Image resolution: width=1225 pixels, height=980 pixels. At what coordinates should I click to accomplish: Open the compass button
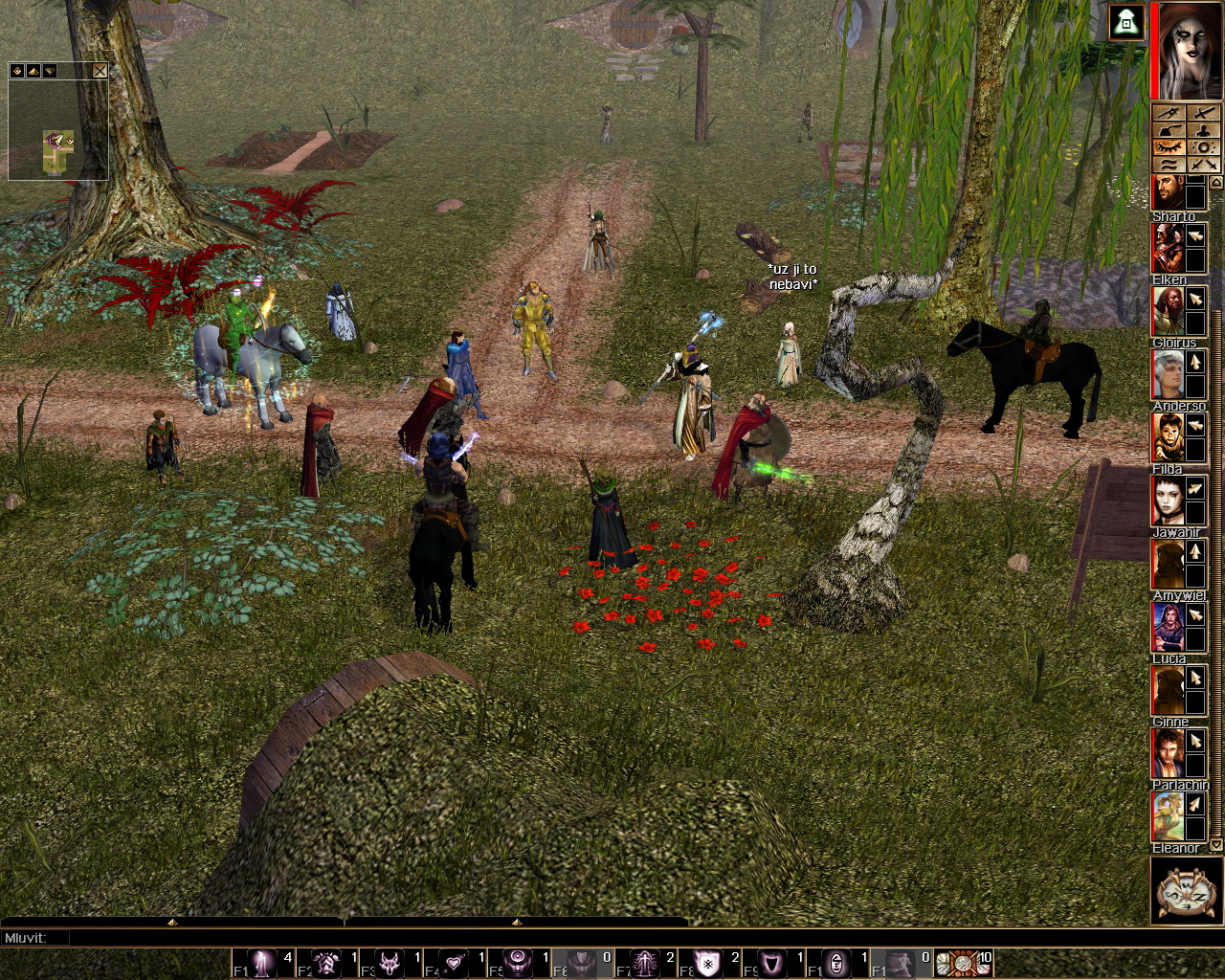[x=1186, y=892]
